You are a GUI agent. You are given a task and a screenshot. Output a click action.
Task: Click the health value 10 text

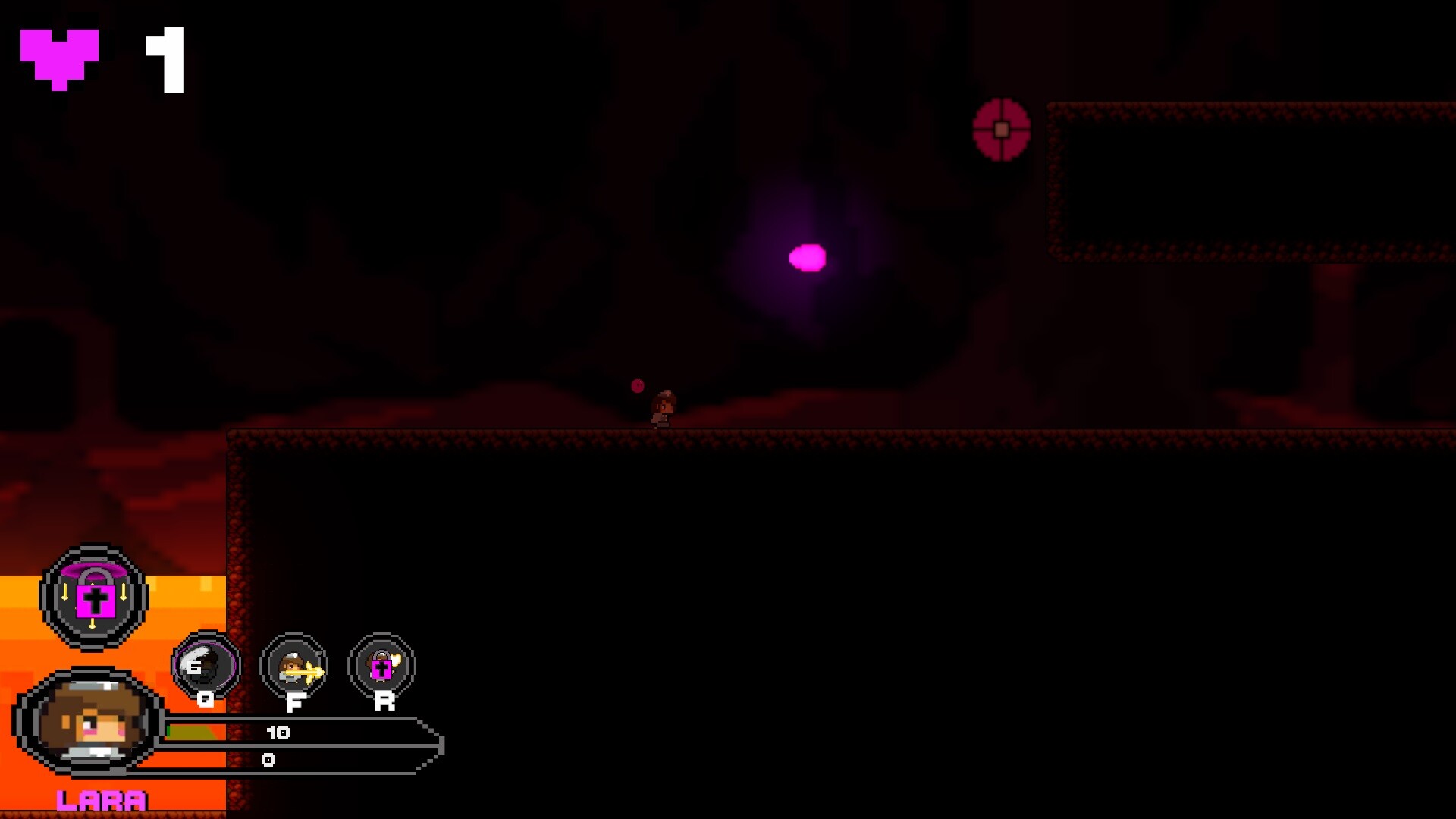pyautogui.click(x=279, y=732)
